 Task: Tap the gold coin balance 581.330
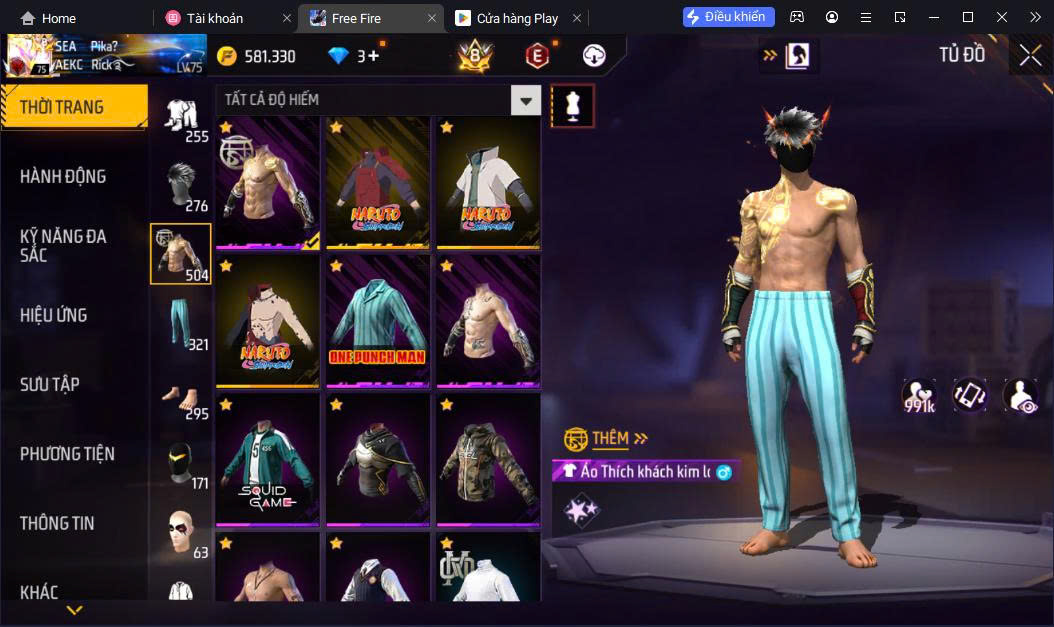tap(257, 56)
